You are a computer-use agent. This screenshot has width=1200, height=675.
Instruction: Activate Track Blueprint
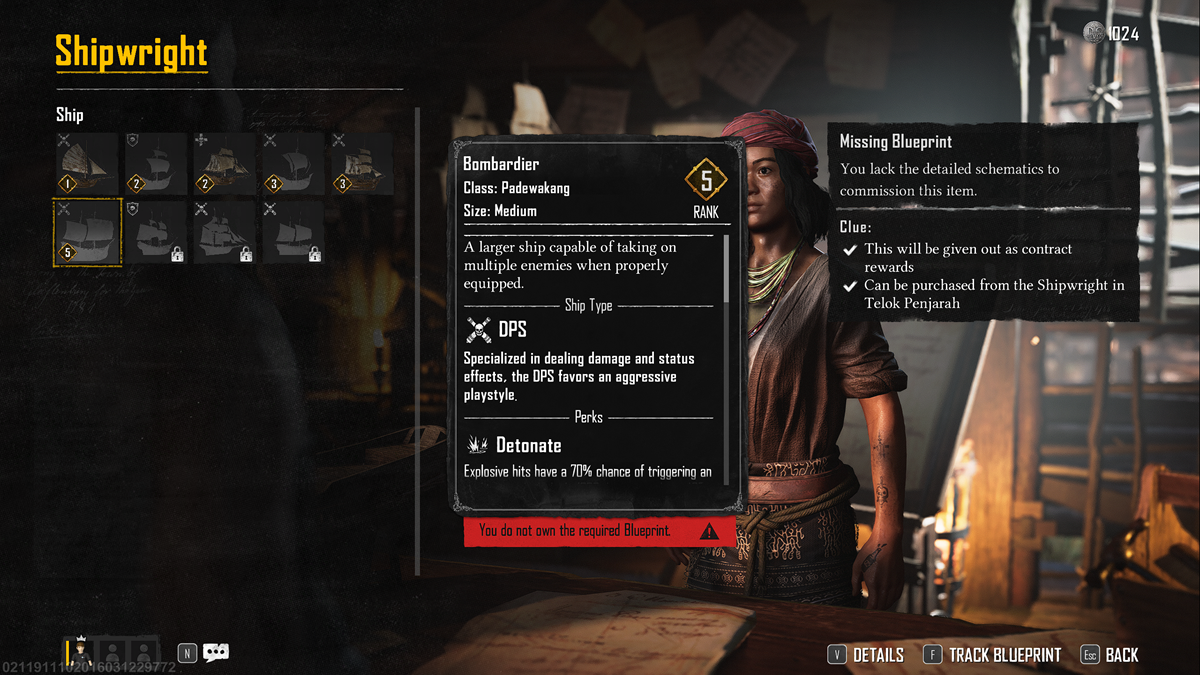992,655
